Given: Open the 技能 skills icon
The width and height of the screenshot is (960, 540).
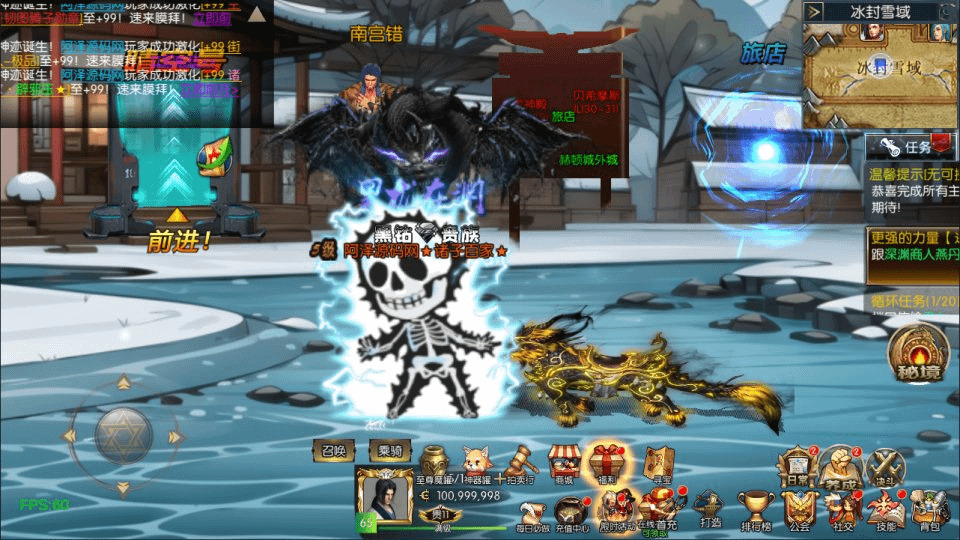Looking at the screenshot, I should [x=886, y=508].
